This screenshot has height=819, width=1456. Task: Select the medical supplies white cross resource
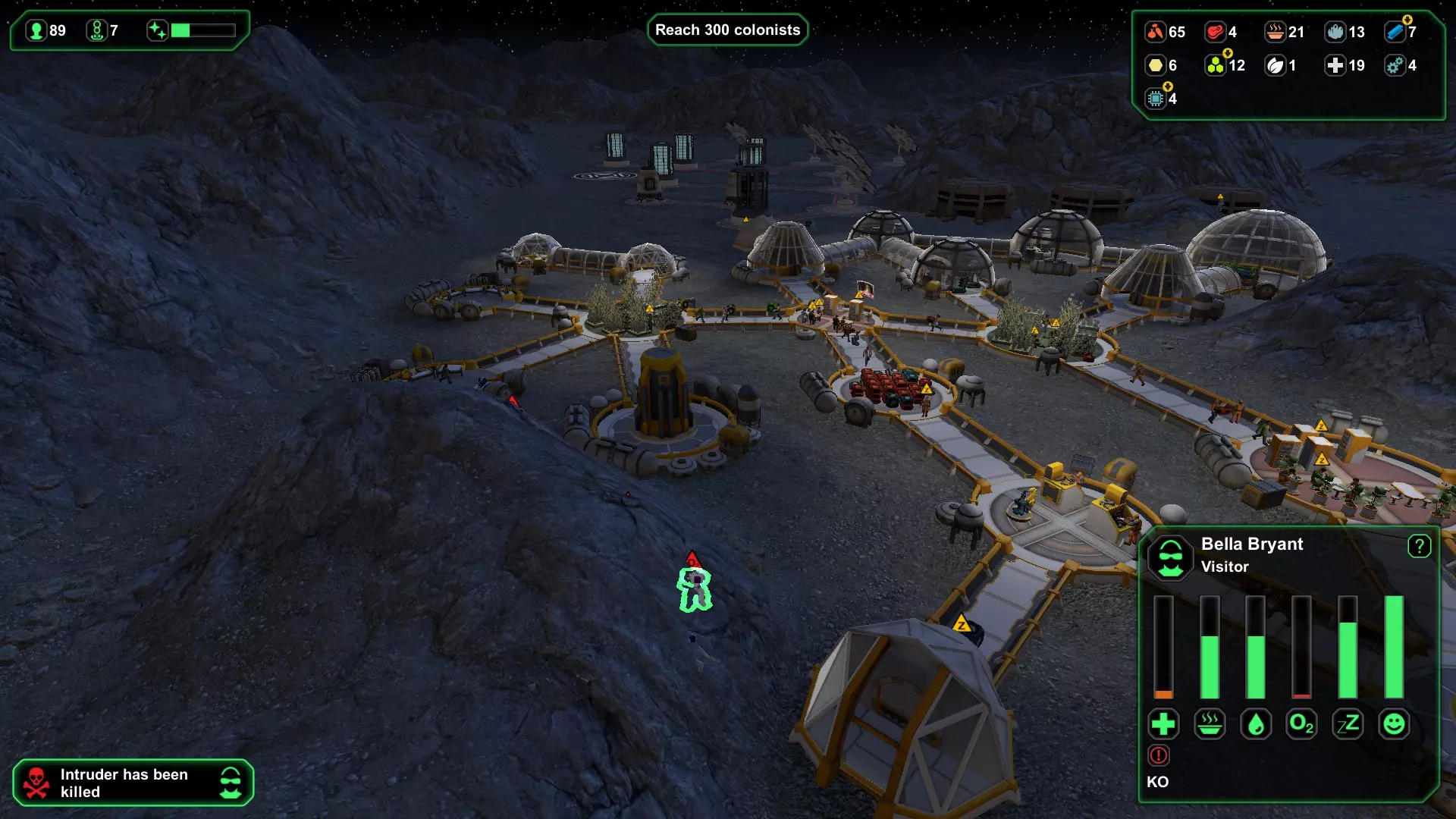[x=1335, y=65]
